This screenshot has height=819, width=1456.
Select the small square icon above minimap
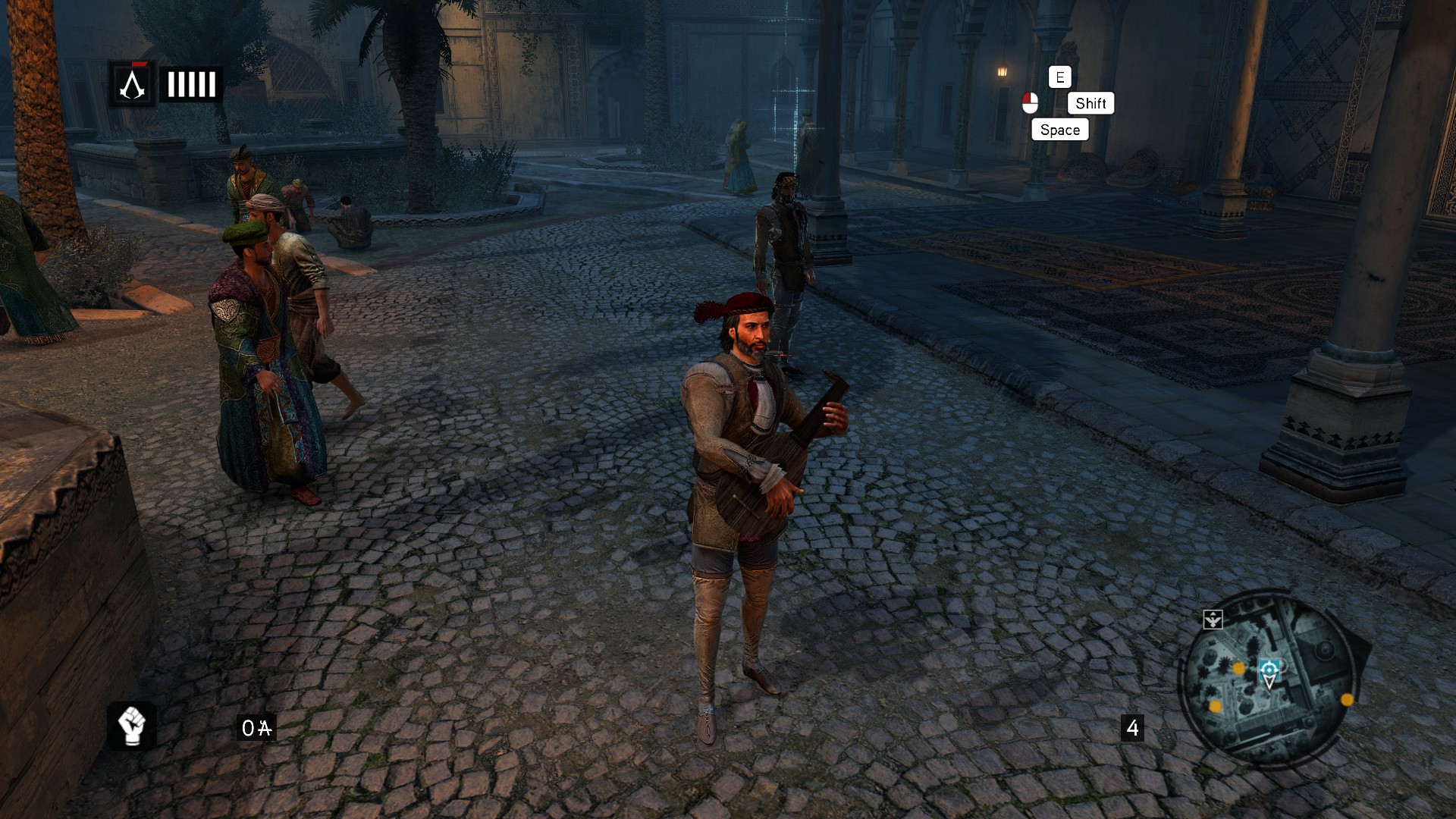click(1213, 620)
